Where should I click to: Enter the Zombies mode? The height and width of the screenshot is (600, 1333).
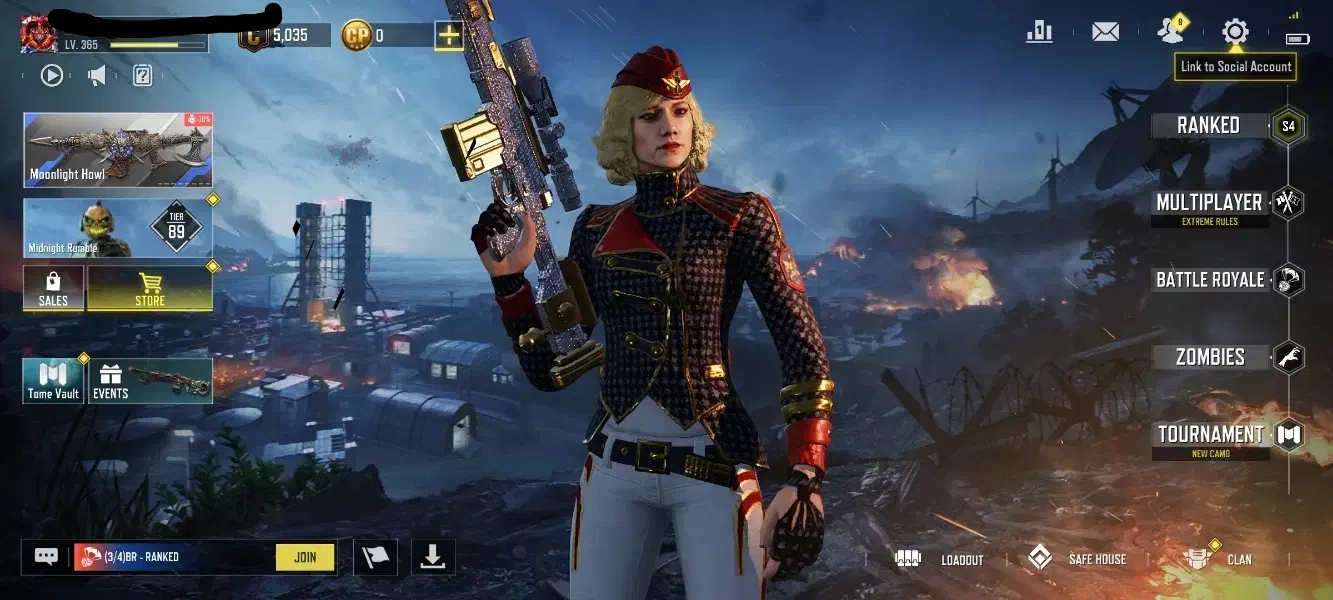tap(1210, 357)
